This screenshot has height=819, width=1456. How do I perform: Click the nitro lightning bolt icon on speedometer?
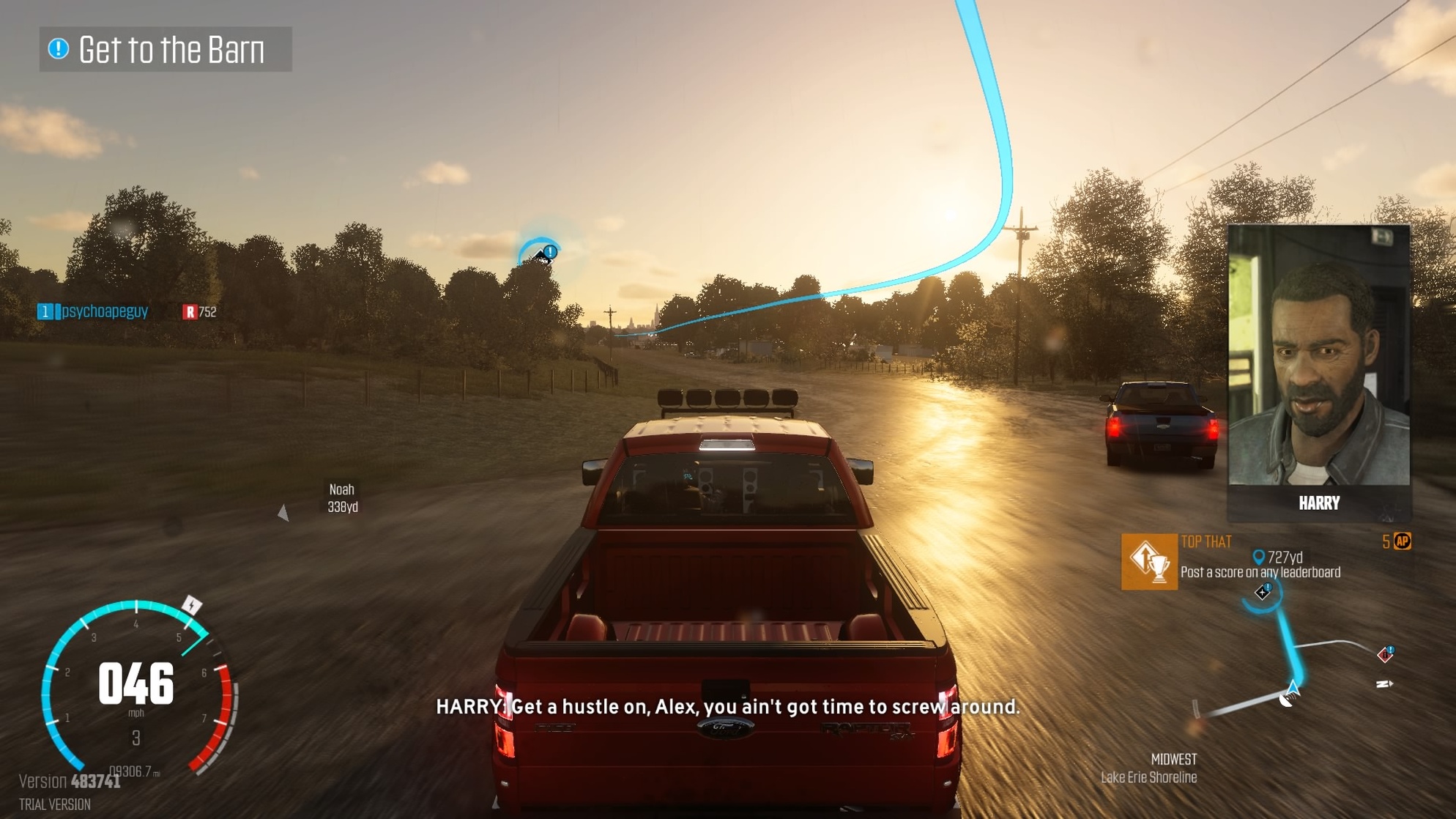(x=192, y=606)
